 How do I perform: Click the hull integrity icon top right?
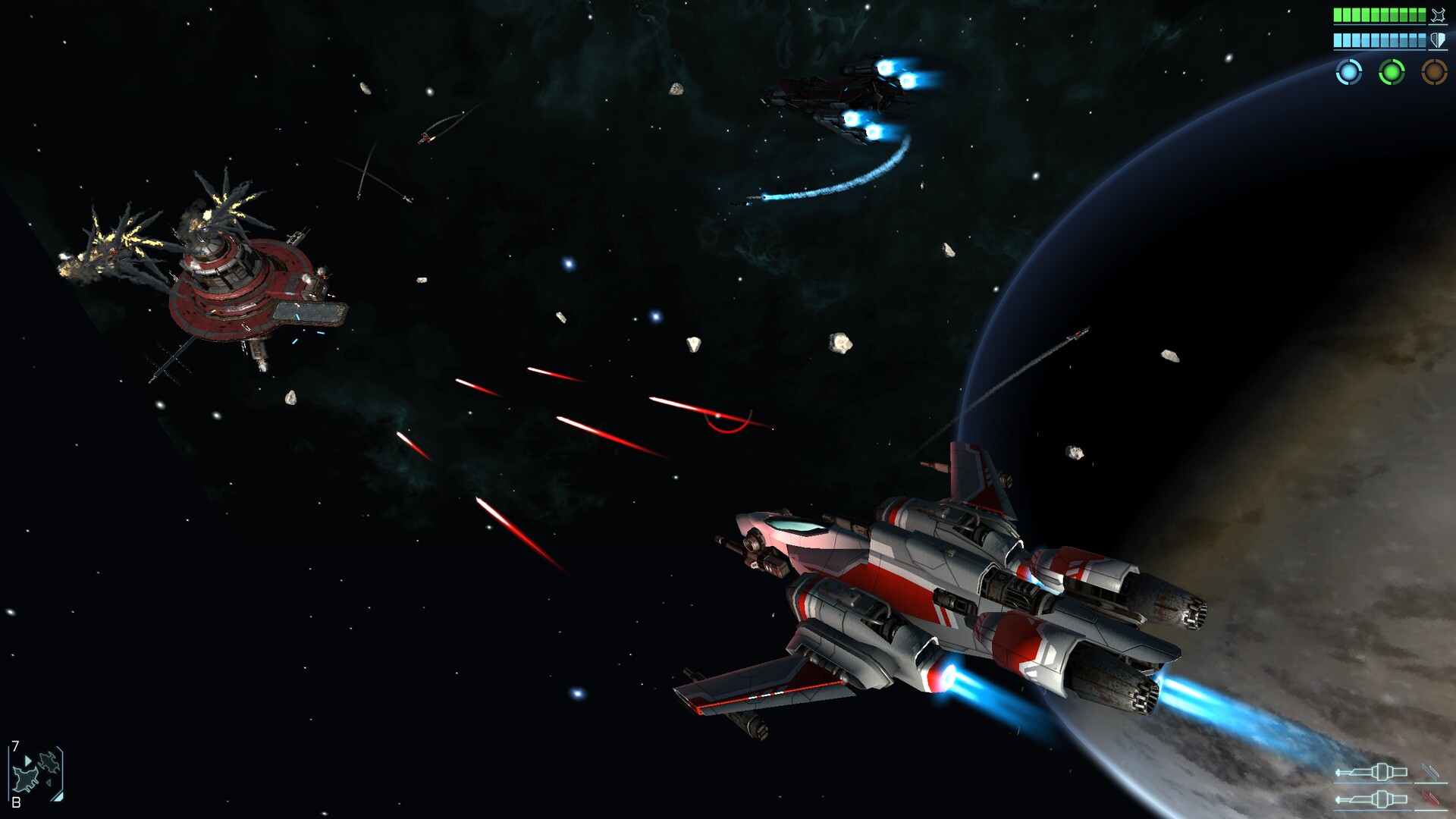coord(1439,15)
